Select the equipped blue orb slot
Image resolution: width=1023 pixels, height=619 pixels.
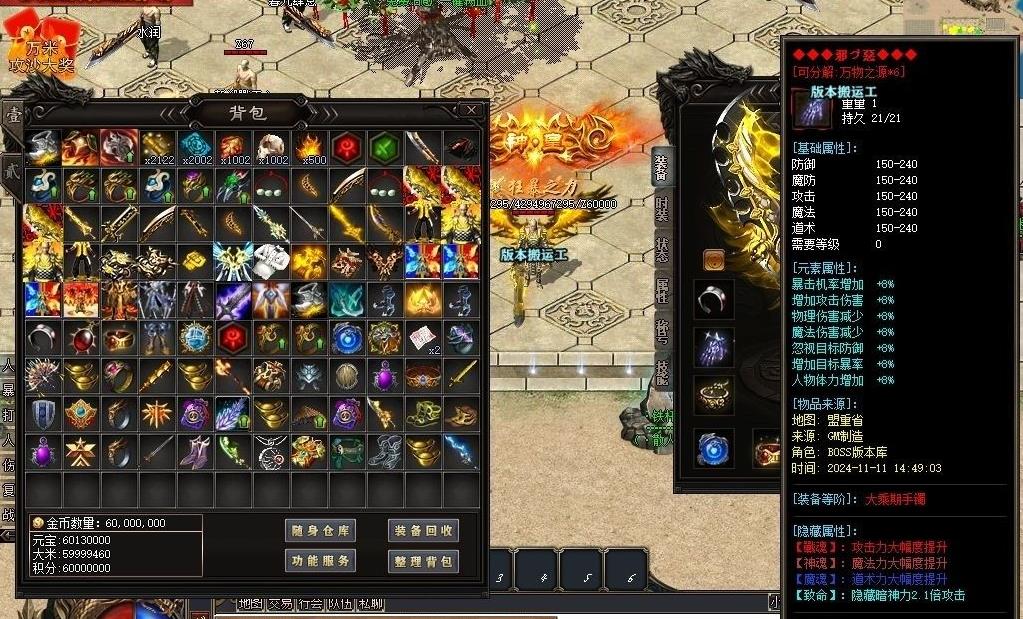713,449
